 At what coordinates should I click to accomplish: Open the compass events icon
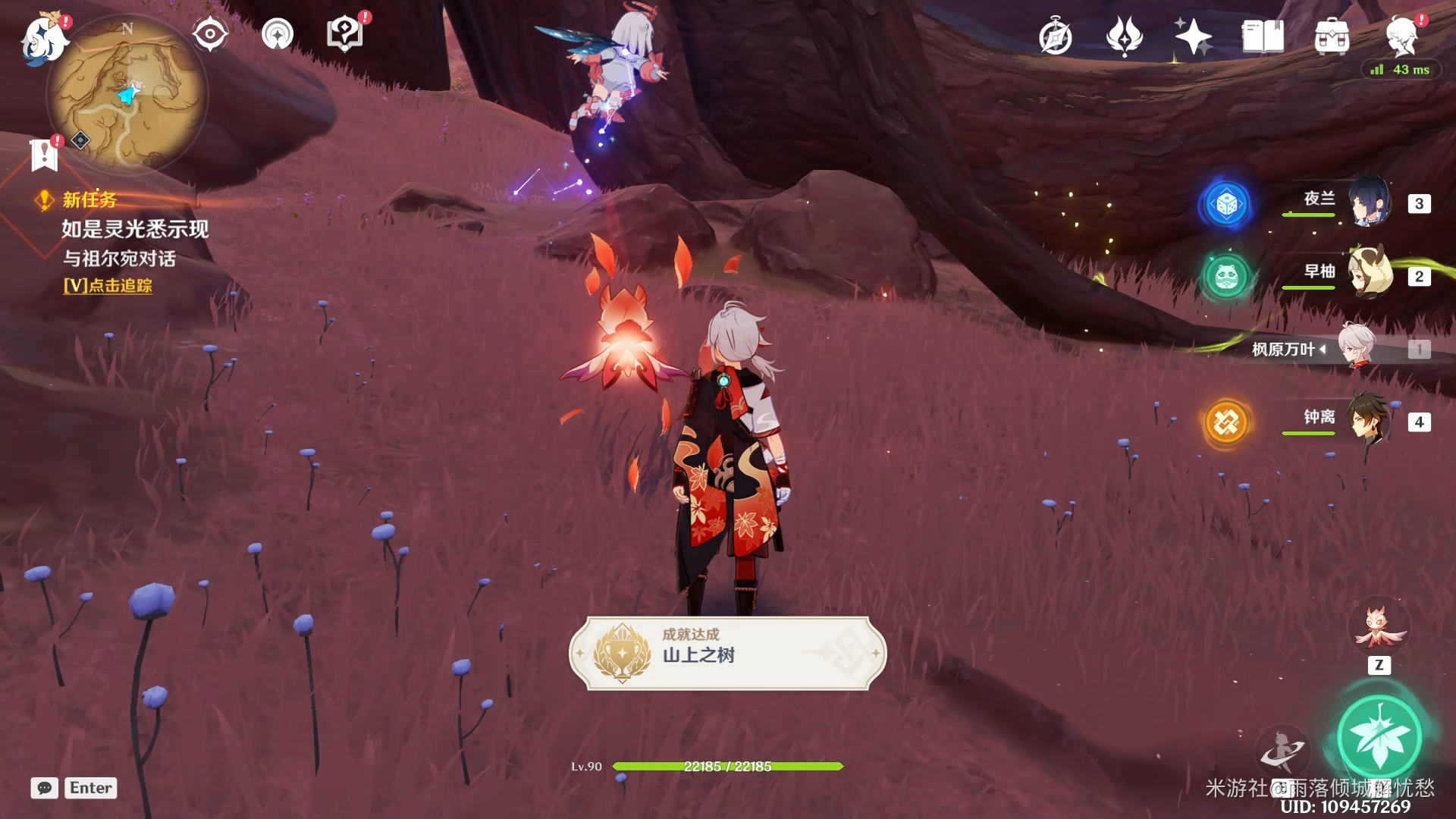pyautogui.click(x=1055, y=36)
